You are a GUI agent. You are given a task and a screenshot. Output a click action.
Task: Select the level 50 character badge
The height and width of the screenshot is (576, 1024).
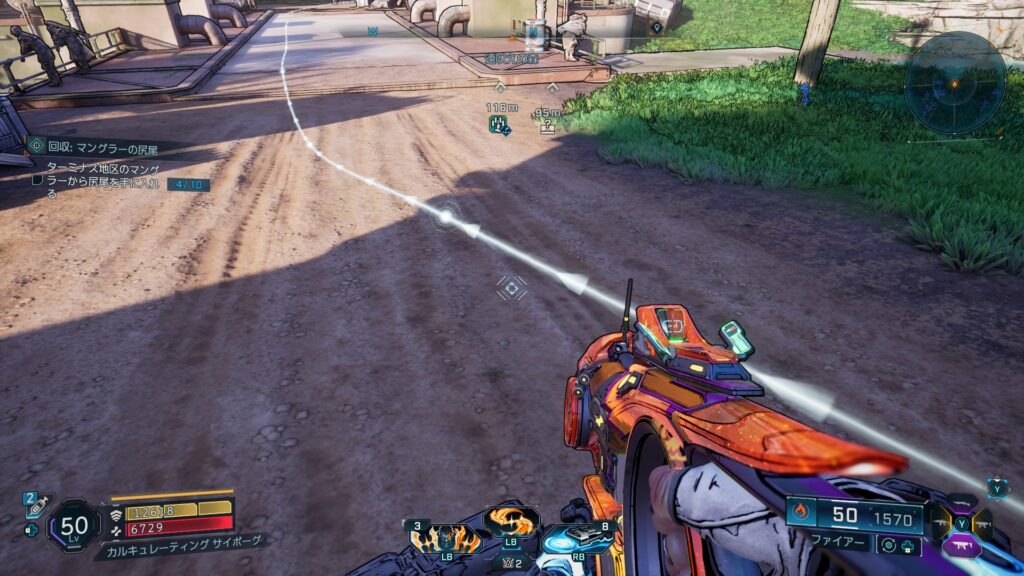click(x=74, y=525)
